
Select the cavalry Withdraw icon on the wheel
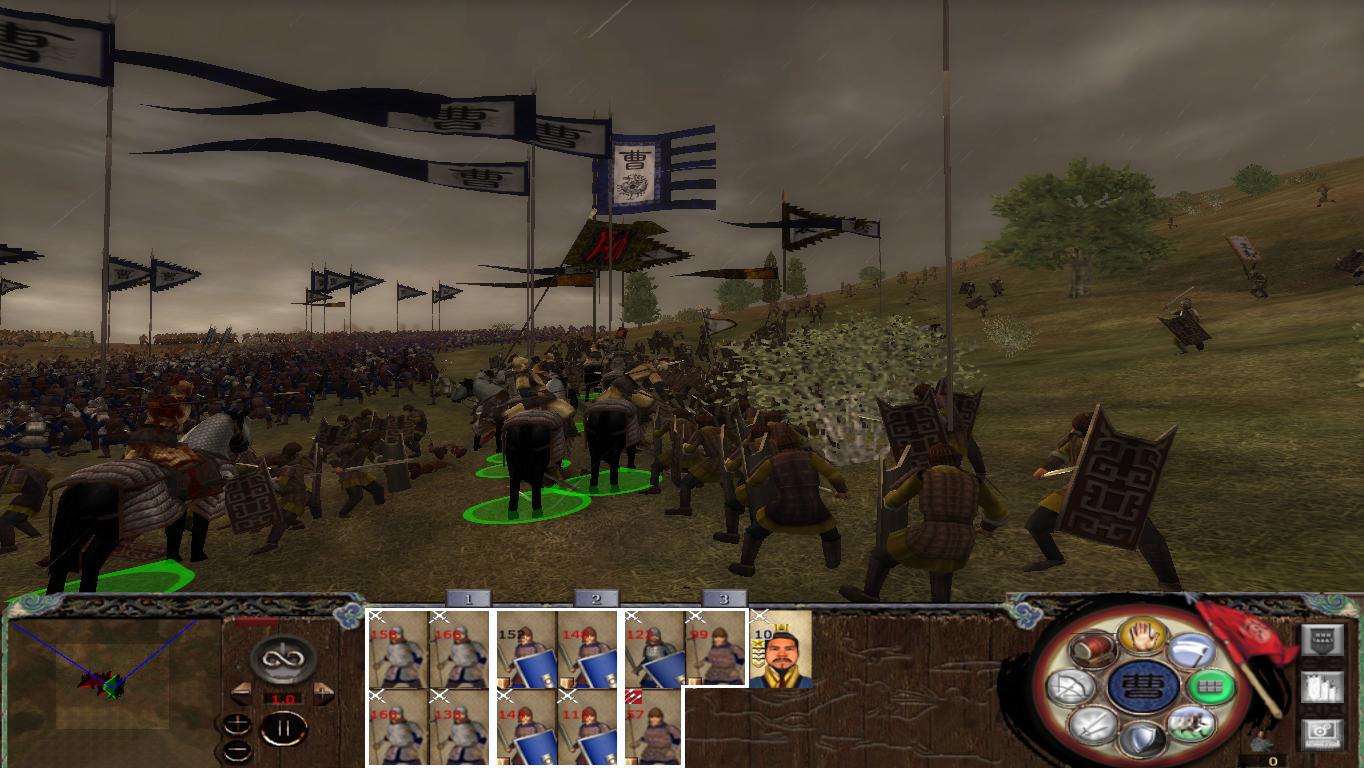pos(1194,722)
